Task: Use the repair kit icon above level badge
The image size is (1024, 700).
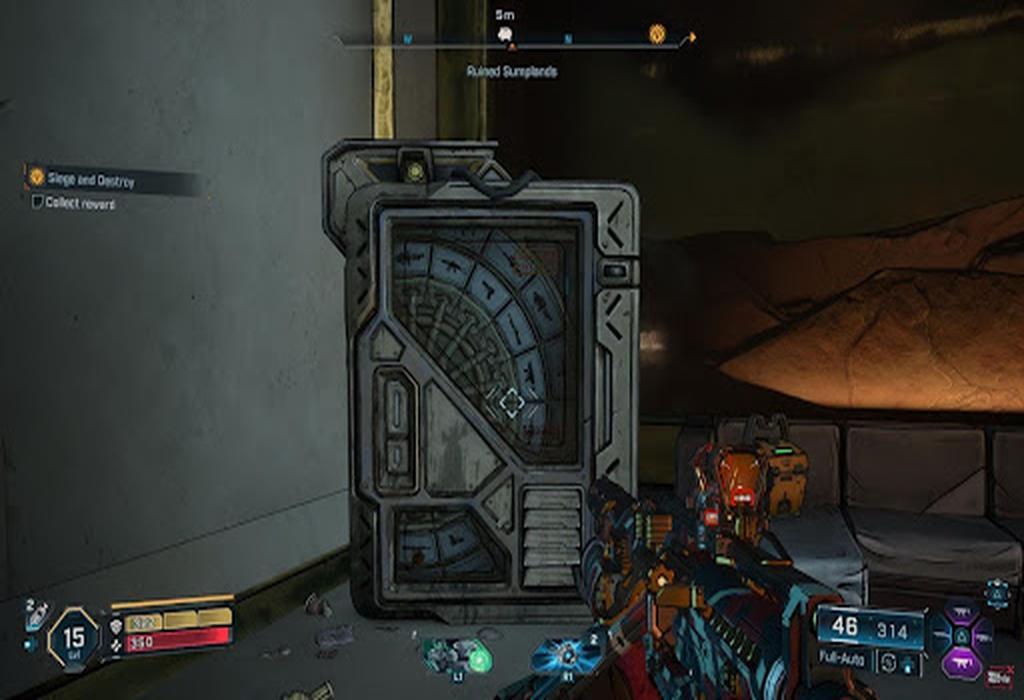Action: click(35, 615)
